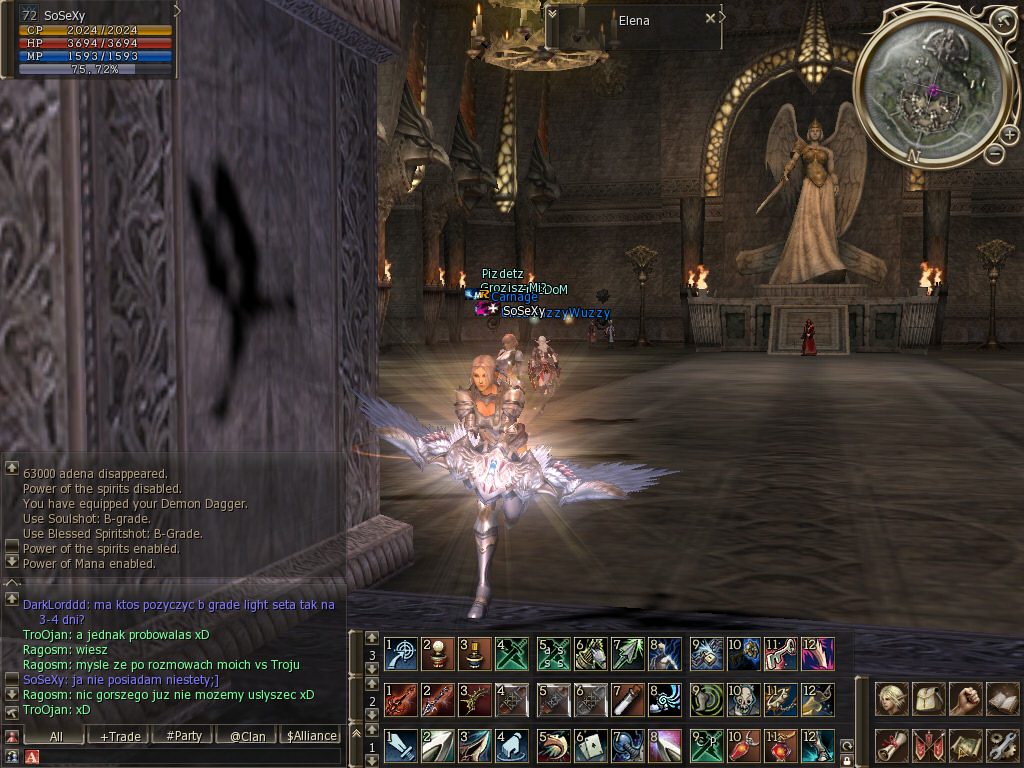
Task: Show the $Alliance chat tab
Action: click(x=311, y=736)
